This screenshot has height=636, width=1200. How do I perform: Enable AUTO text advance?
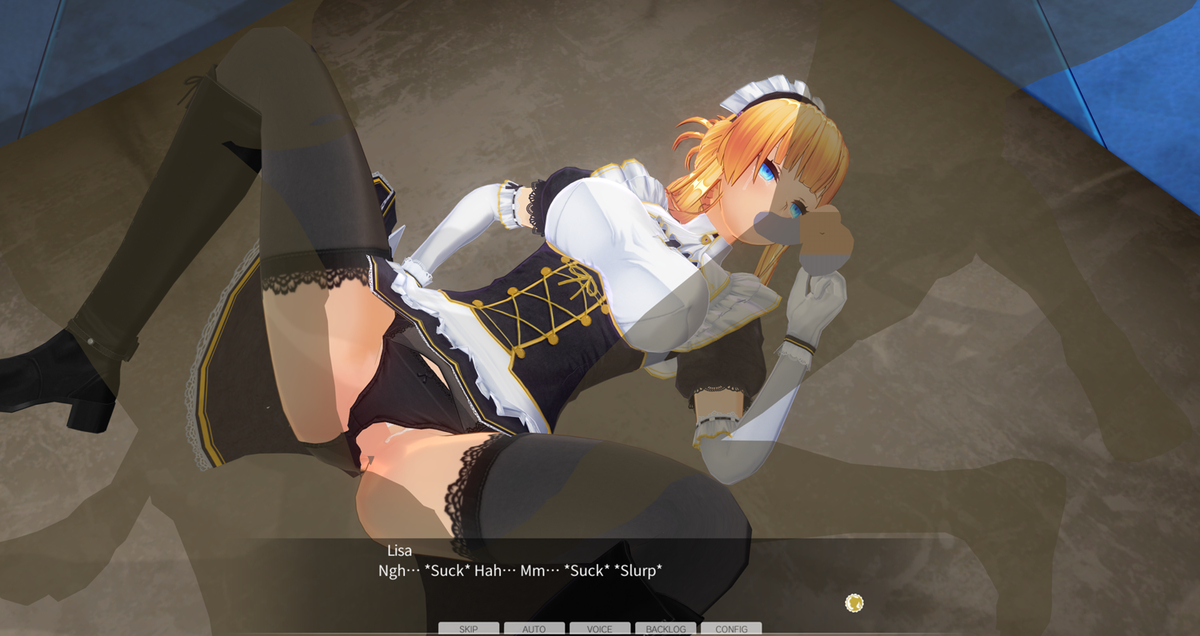[534, 629]
